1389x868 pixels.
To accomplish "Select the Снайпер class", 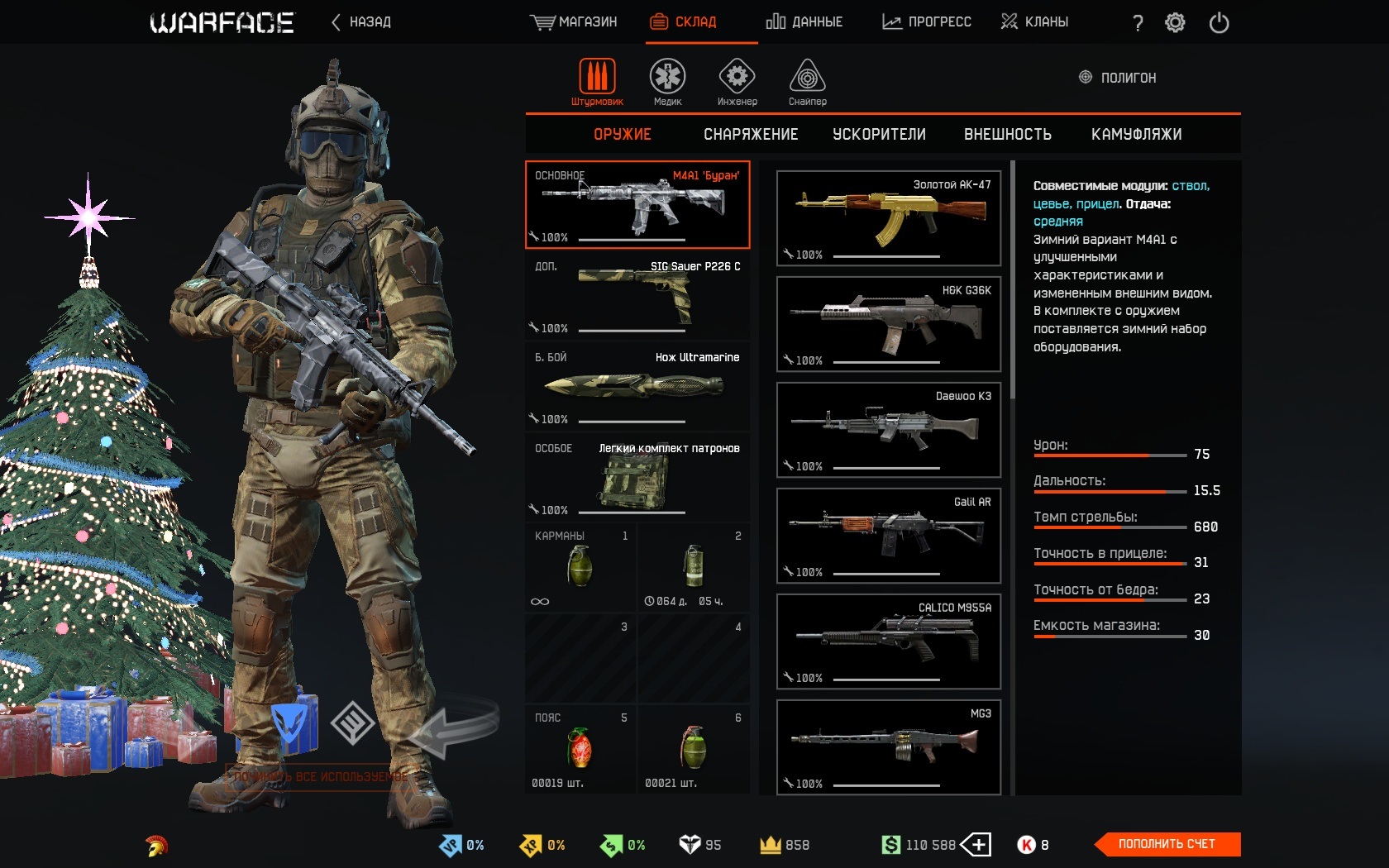I will tap(807, 82).
